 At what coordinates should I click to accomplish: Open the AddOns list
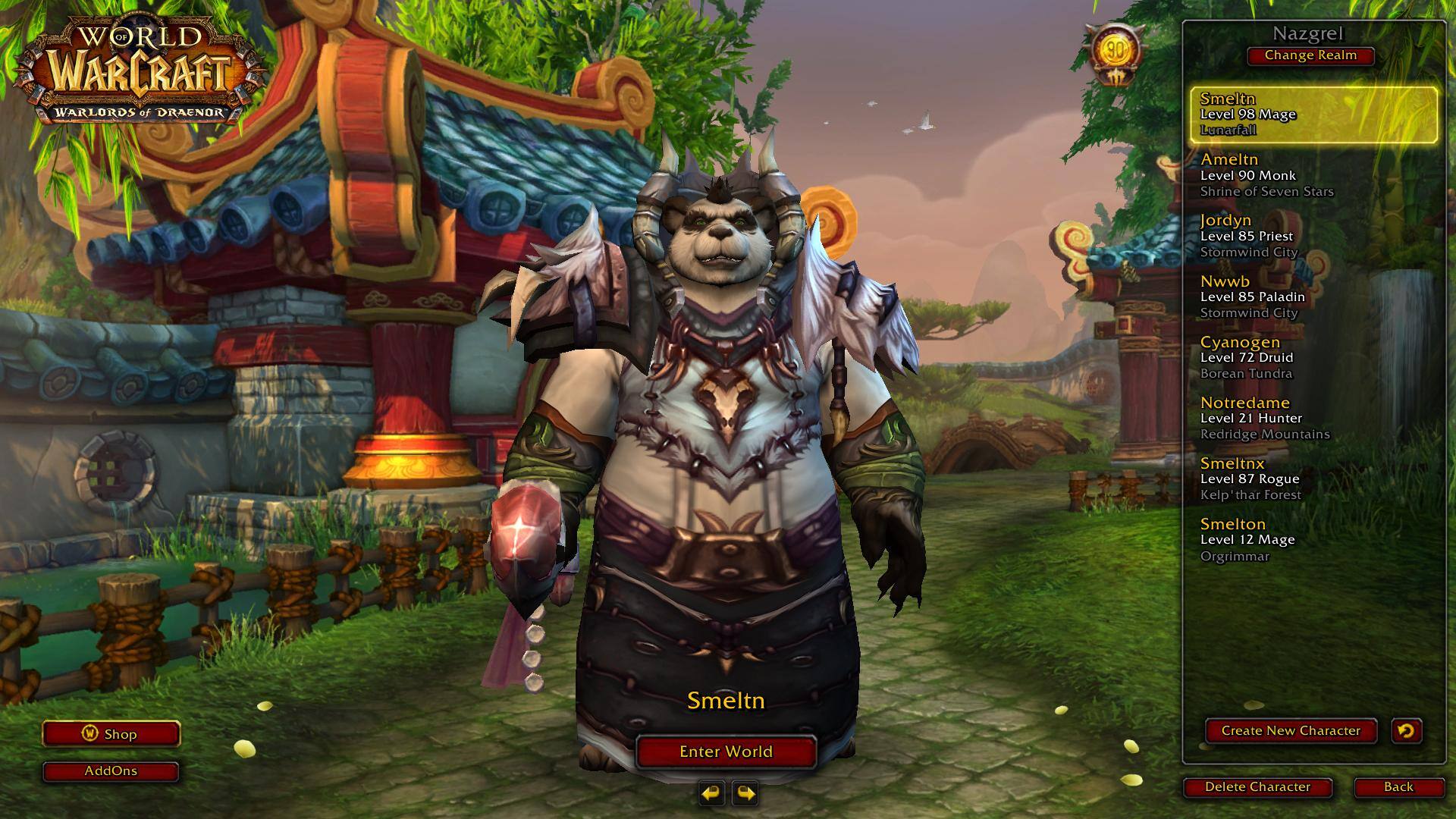tap(111, 771)
